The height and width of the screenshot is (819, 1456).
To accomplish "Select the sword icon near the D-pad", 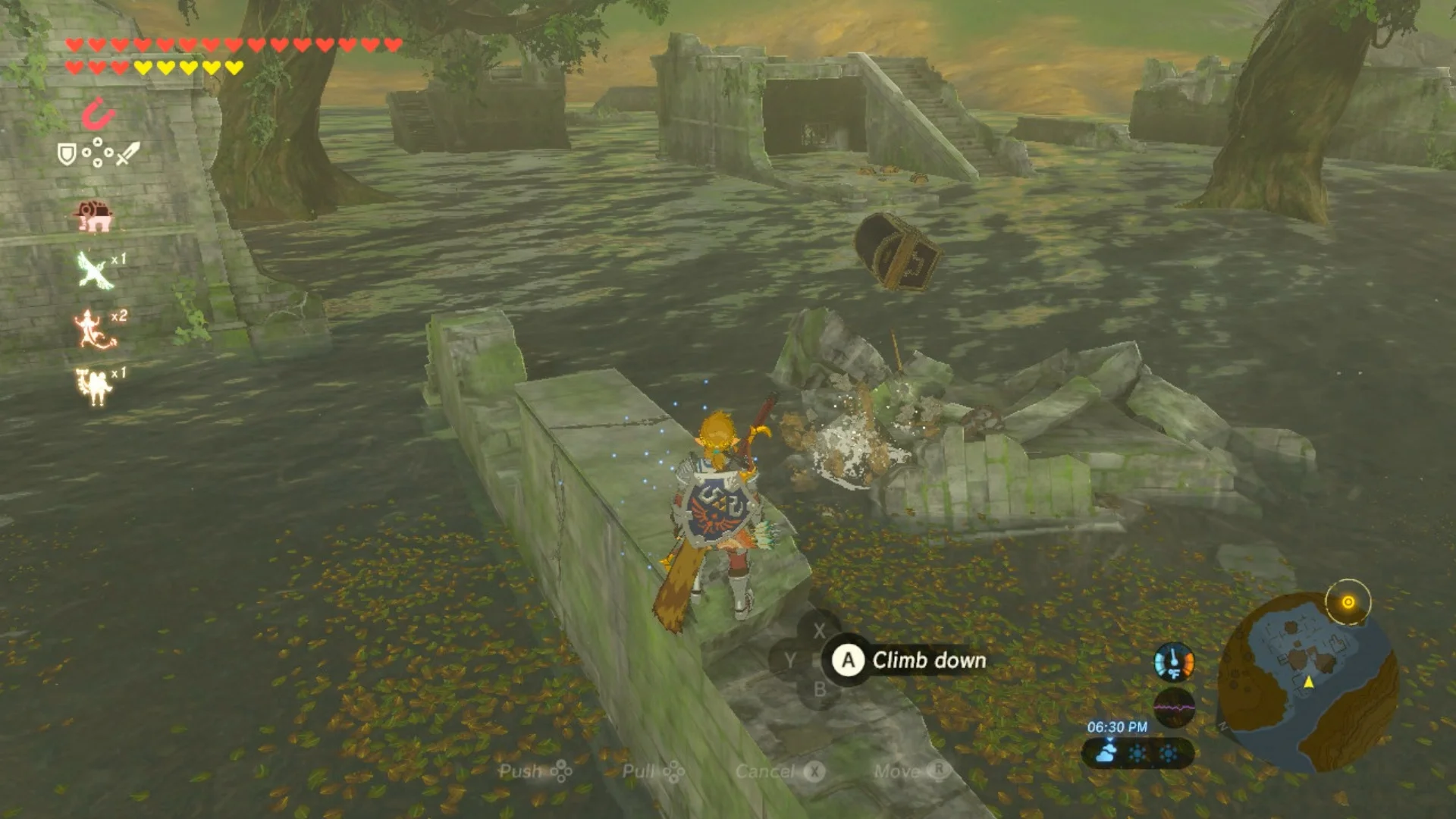I will (x=126, y=153).
